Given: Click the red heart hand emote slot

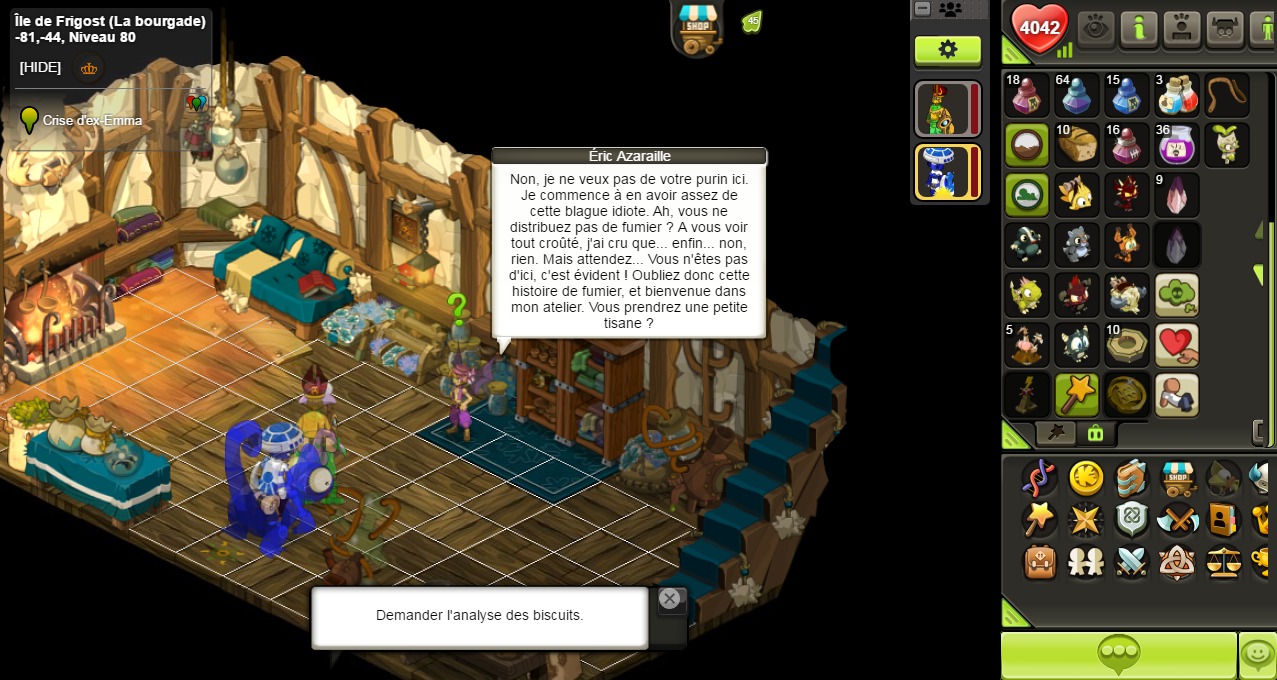Looking at the screenshot, I should [x=1176, y=345].
